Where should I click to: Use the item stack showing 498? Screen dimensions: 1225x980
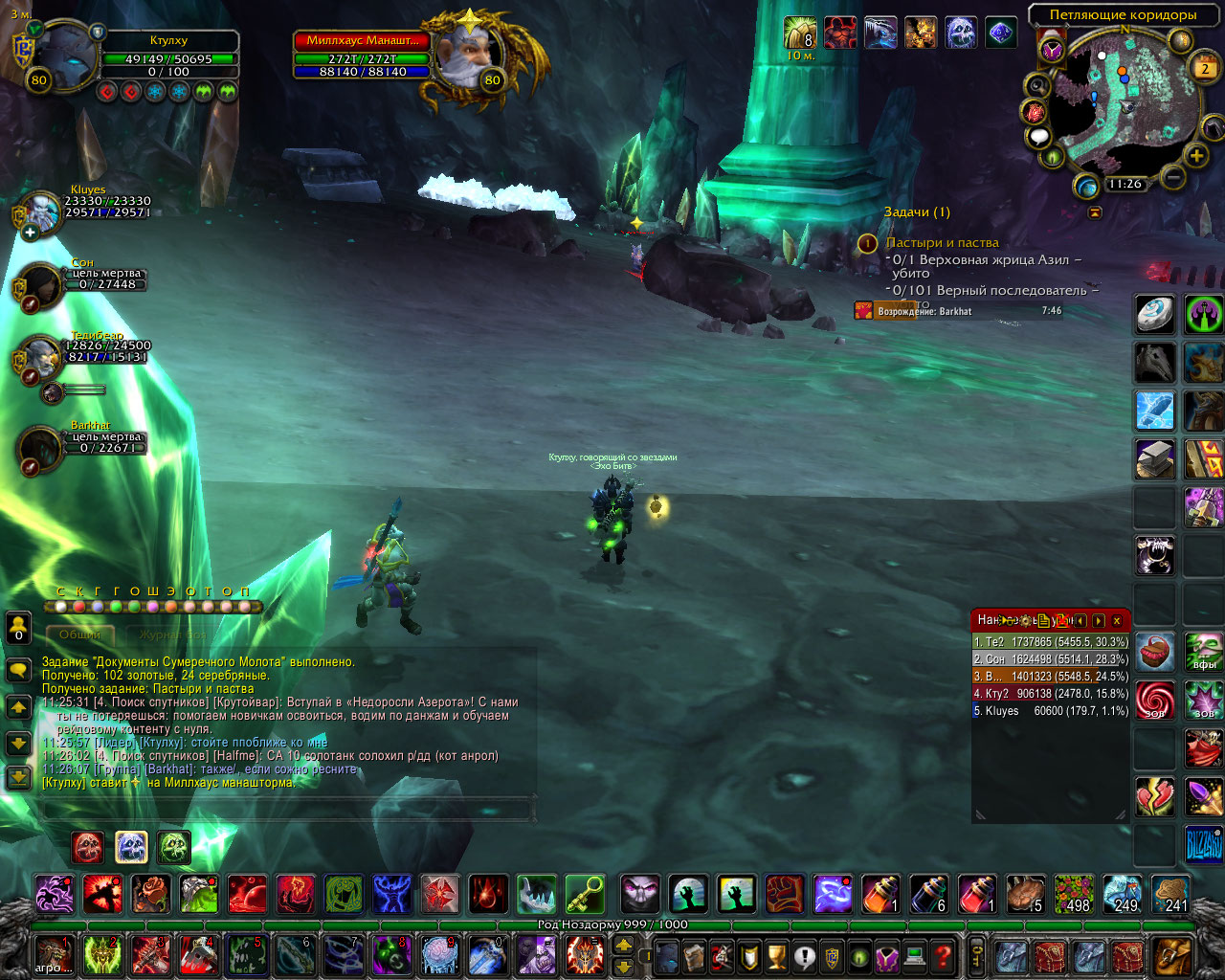click(x=1074, y=895)
